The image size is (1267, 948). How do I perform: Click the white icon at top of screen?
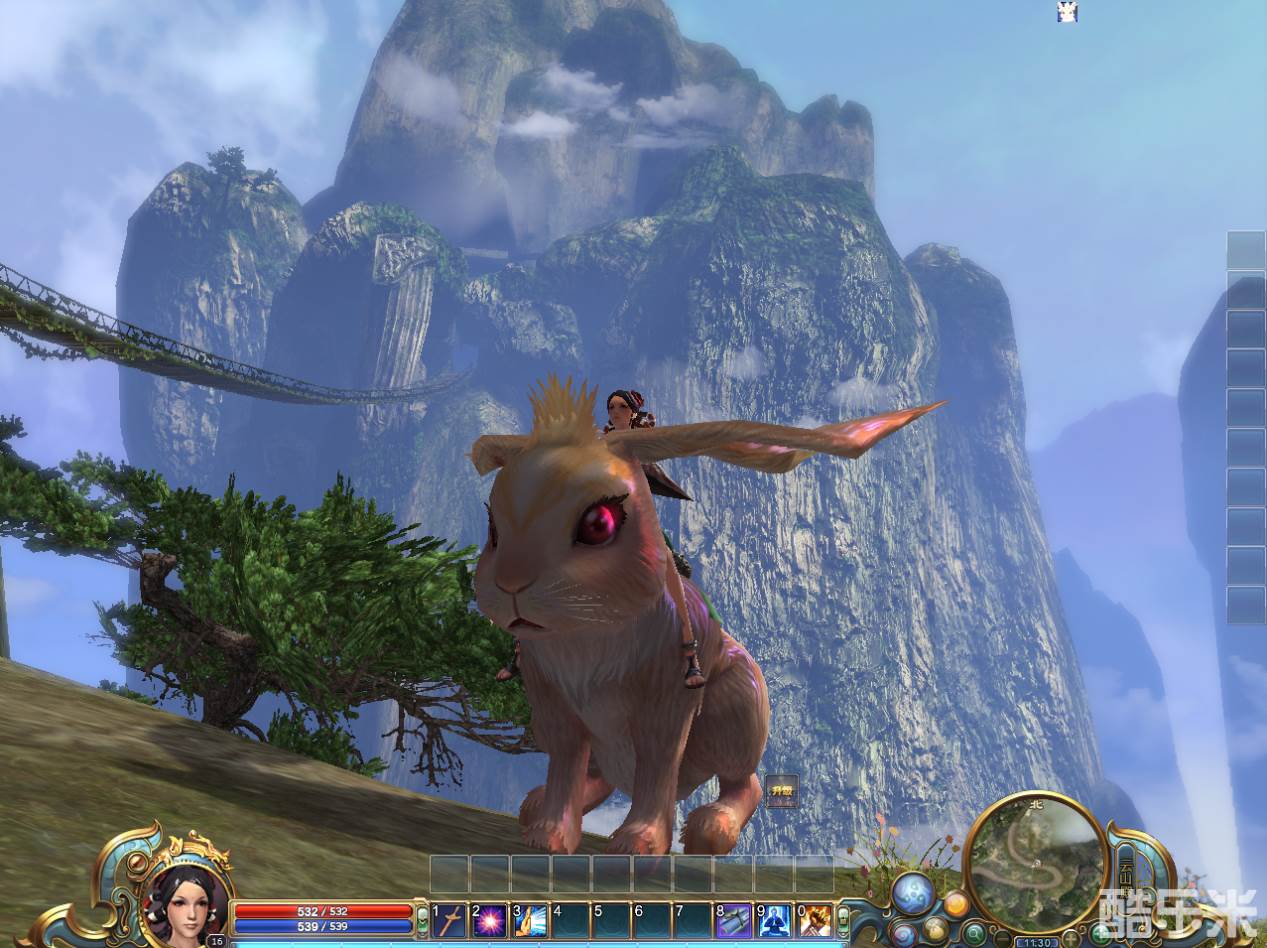tap(1067, 12)
